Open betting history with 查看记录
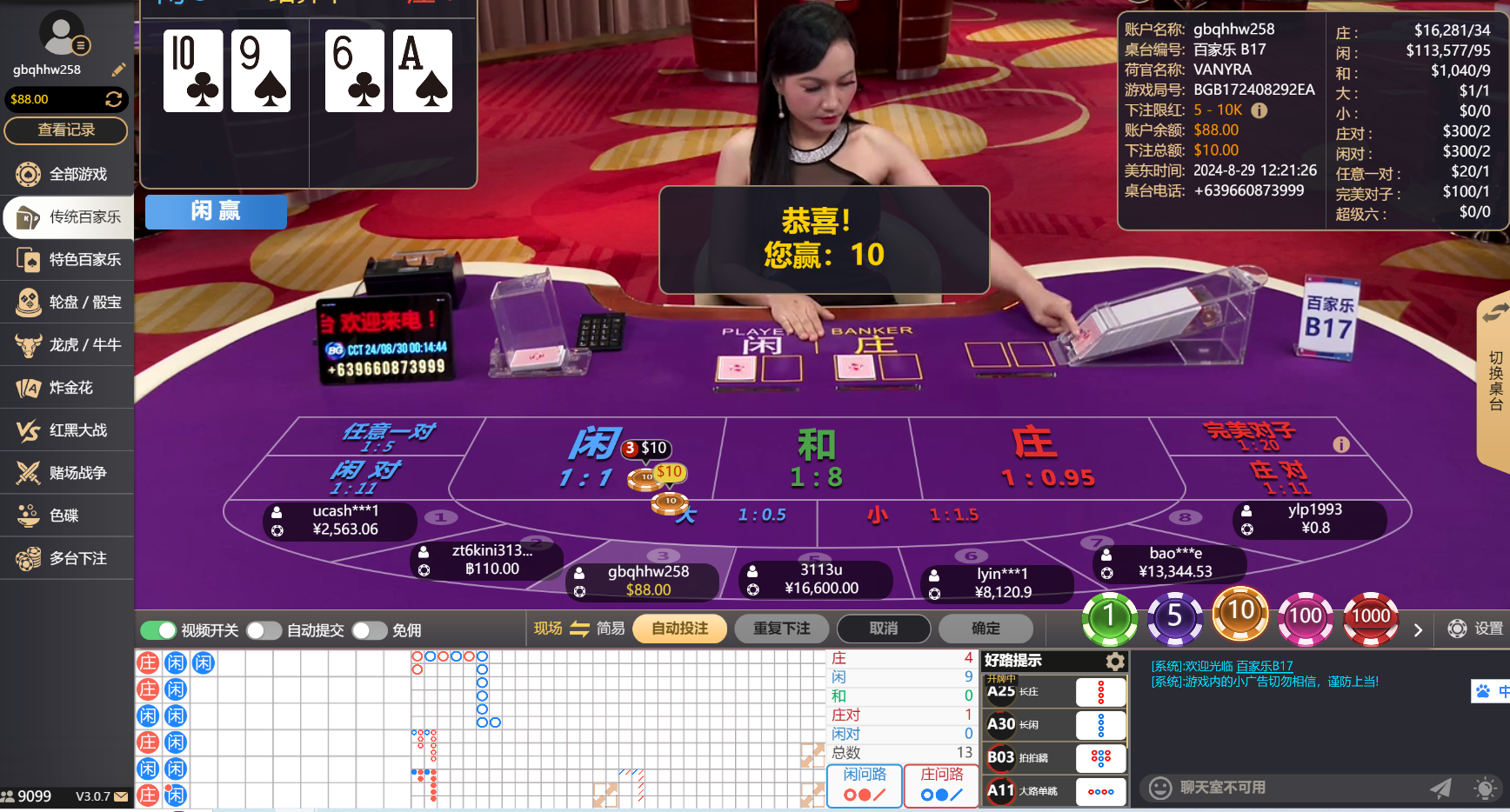Screen dimensions: 1510x812 pos(65,130)
